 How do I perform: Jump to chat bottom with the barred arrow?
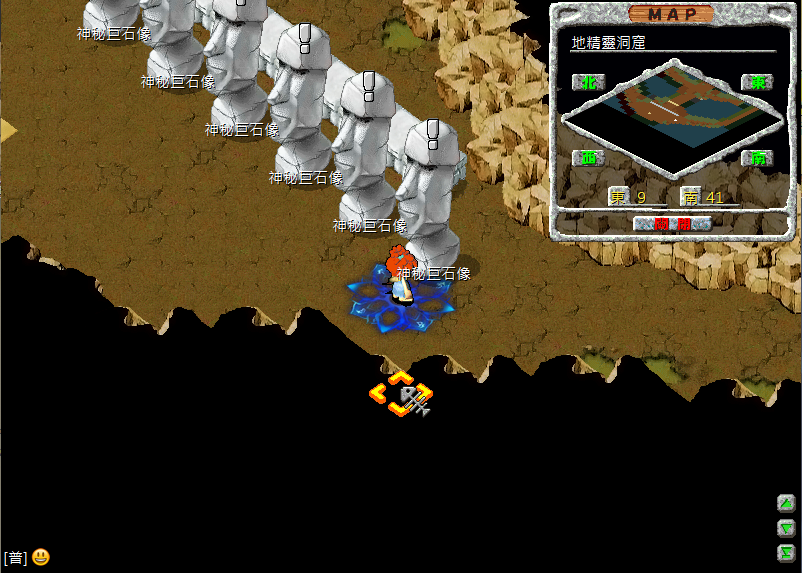click(x=786, y=553)
